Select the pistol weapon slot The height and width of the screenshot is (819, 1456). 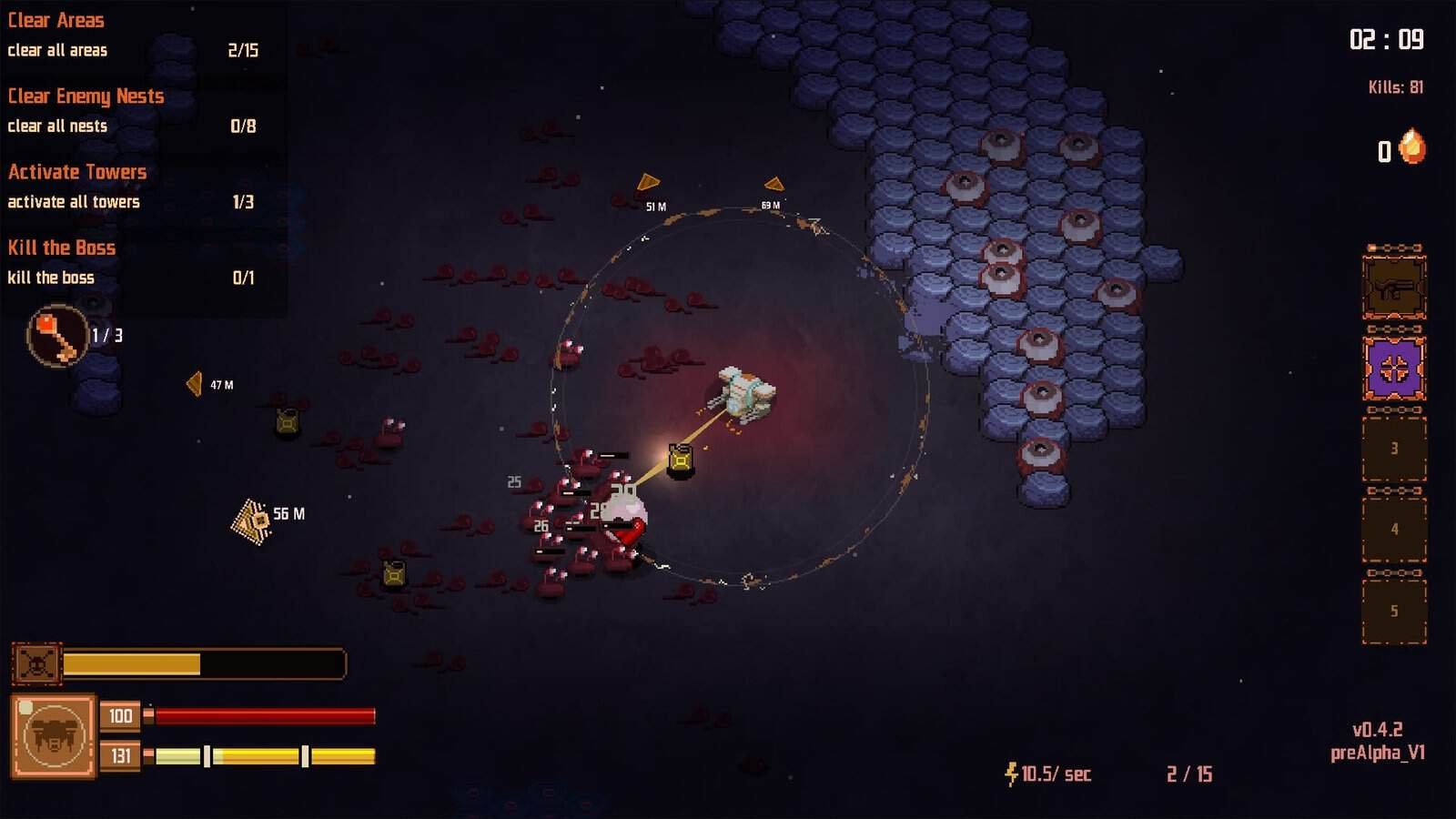click(1393, 288)
